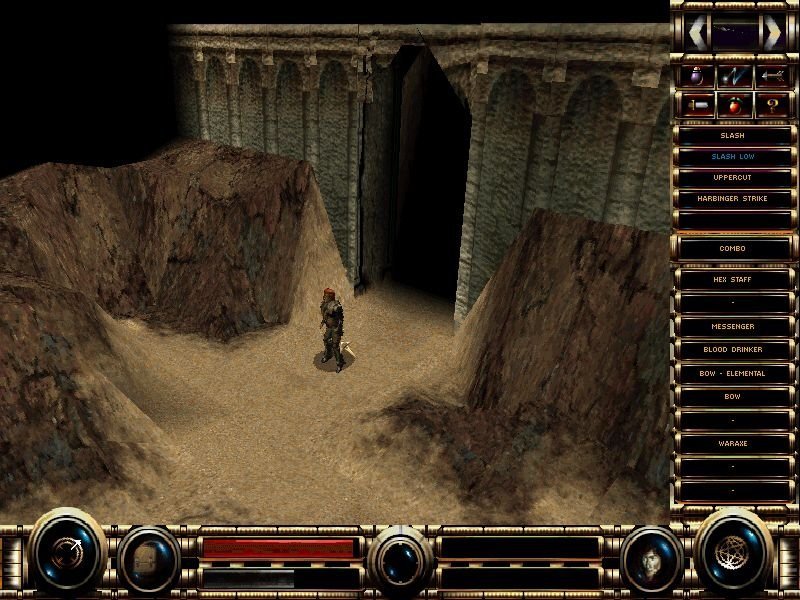Select the sword hilt icon

pyautogui.click(x=697, y=105)
